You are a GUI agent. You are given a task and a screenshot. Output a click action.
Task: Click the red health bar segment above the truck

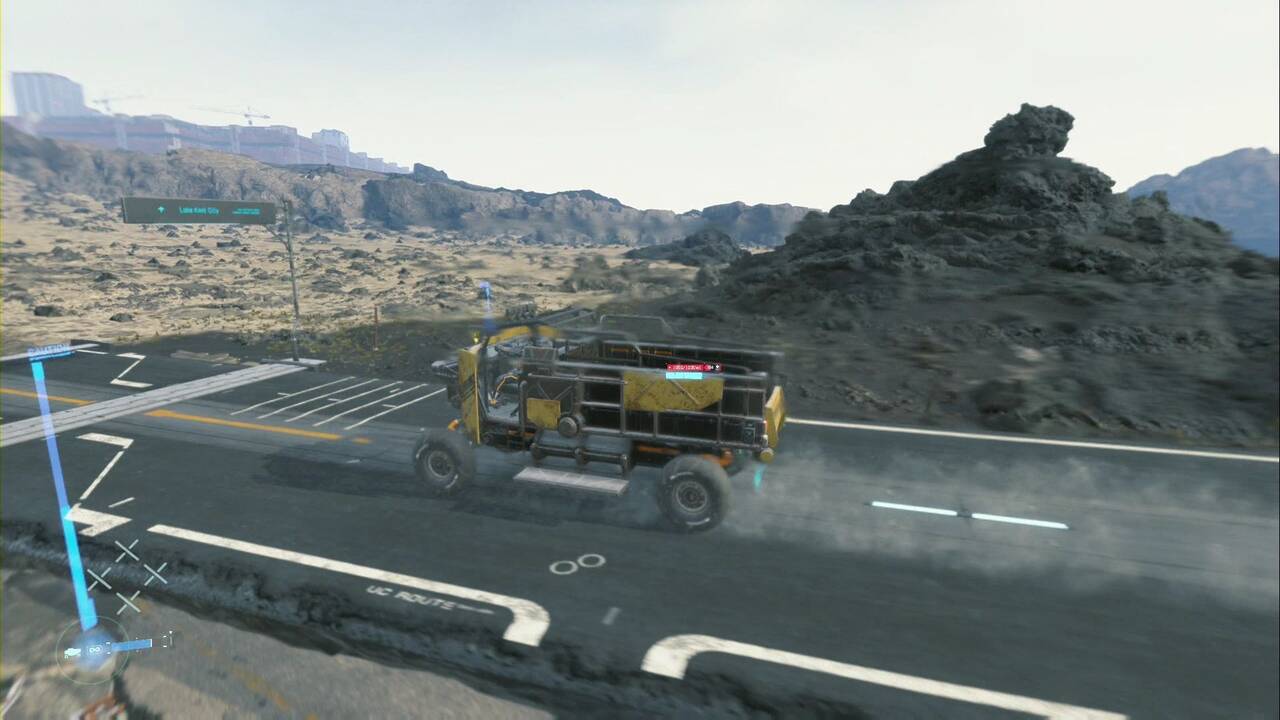(x=678, y=367)
